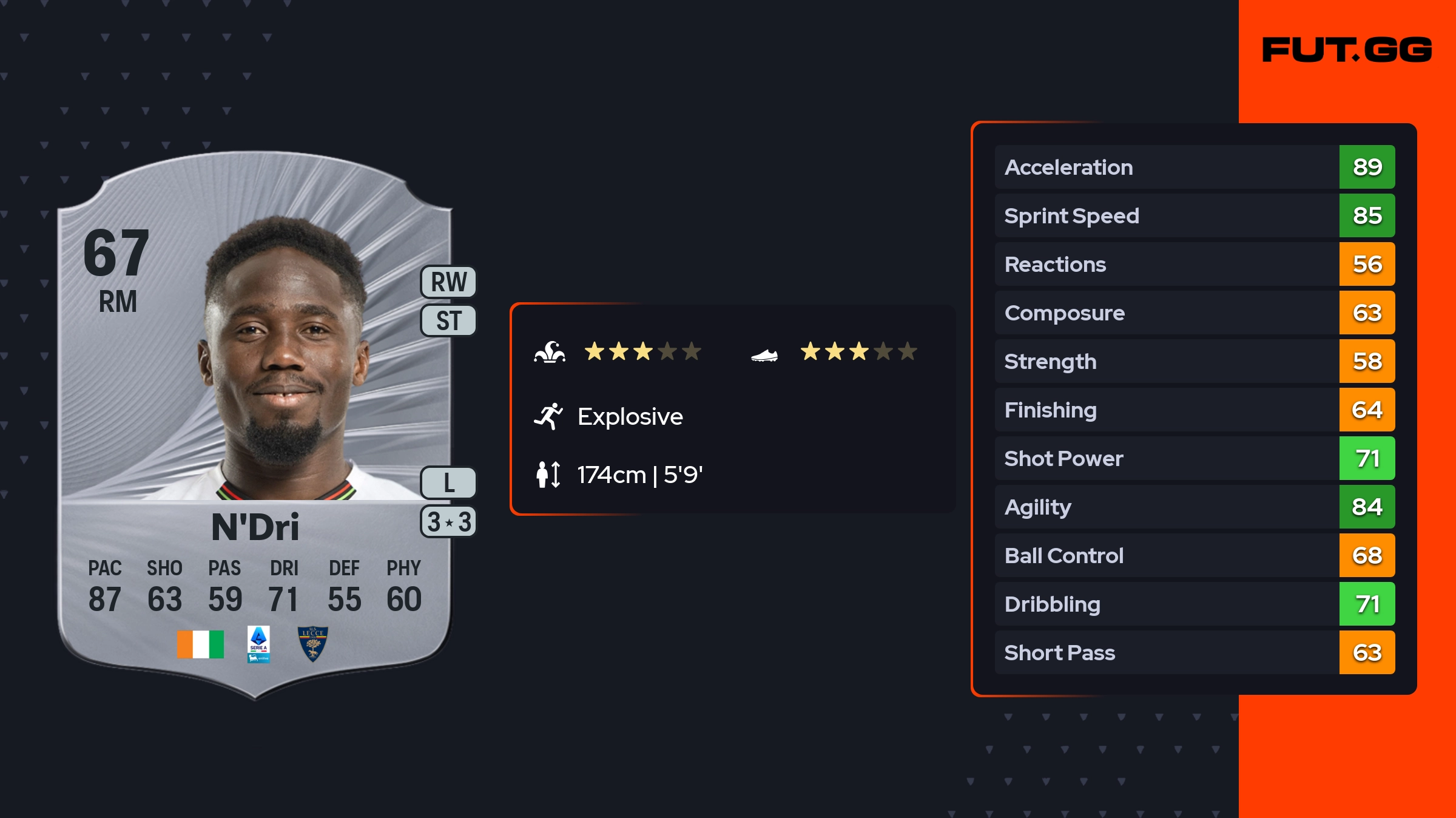1456x818 pixels.
Task: Click the Lecce club crest on card
Action: click(313, 644)
